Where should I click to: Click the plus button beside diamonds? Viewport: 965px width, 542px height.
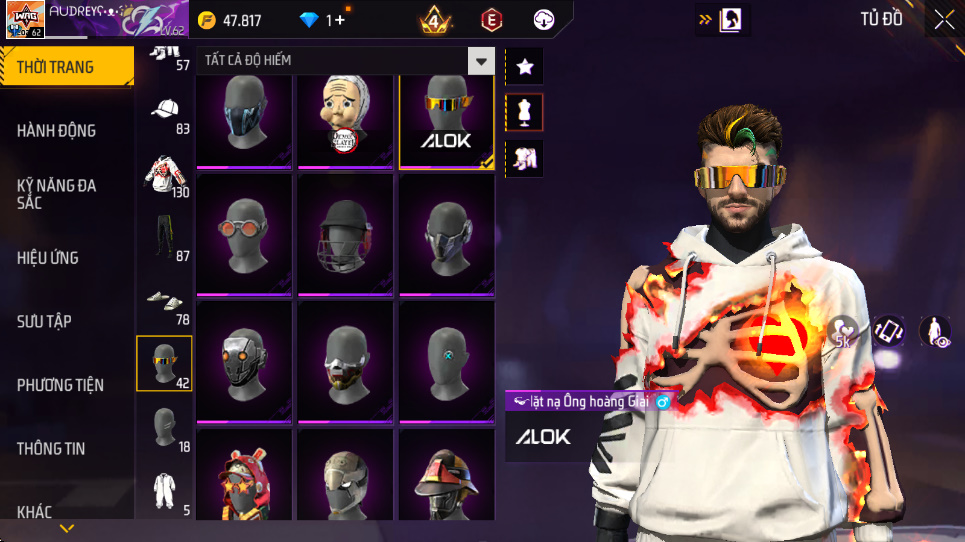tap(340, 20)
